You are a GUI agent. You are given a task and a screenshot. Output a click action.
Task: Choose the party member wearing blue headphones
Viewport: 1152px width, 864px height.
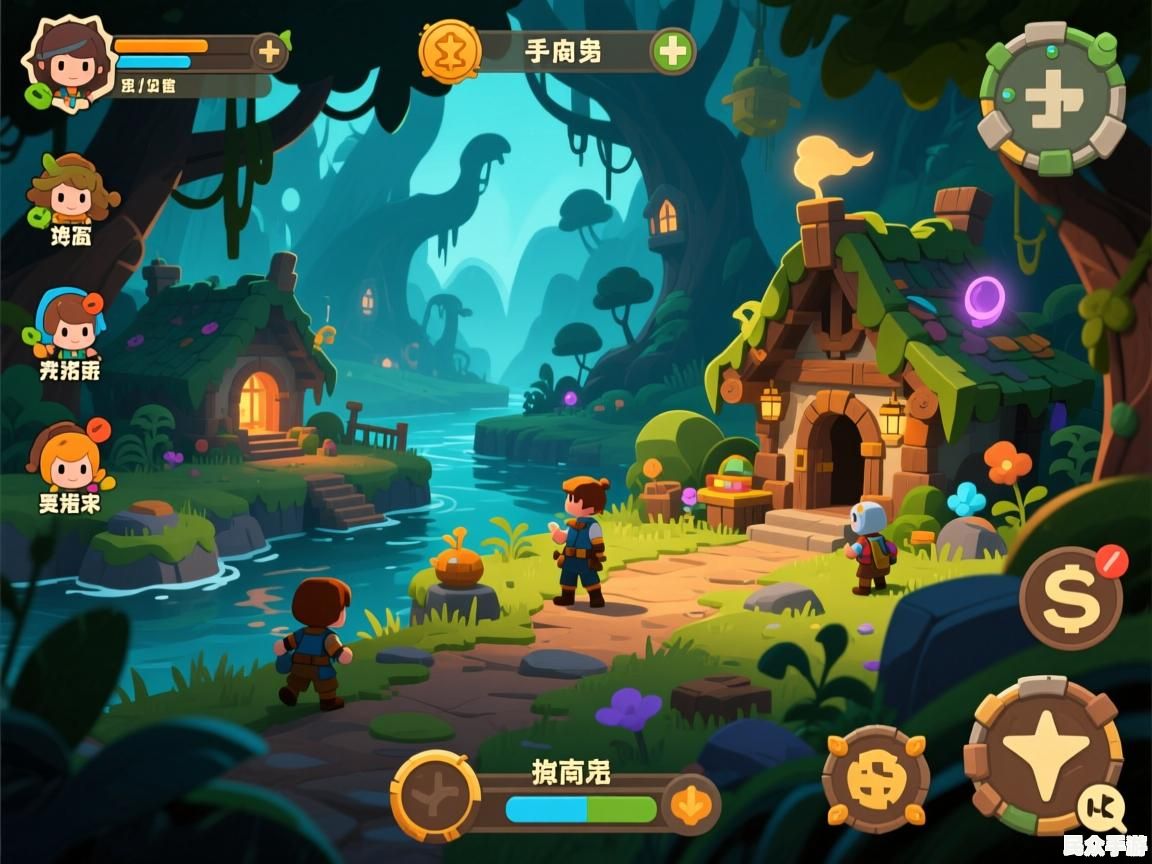tap(68, 325)
